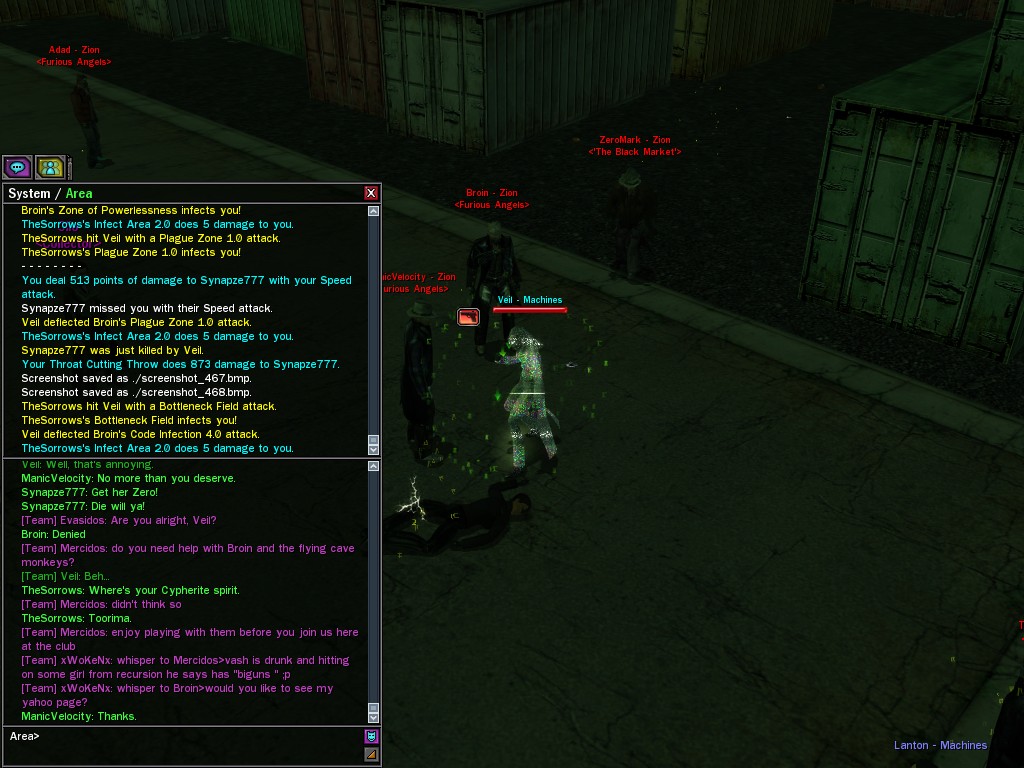Click the orange triangle chat resize icon
The image size is (1024, 768).
point(371,754)
